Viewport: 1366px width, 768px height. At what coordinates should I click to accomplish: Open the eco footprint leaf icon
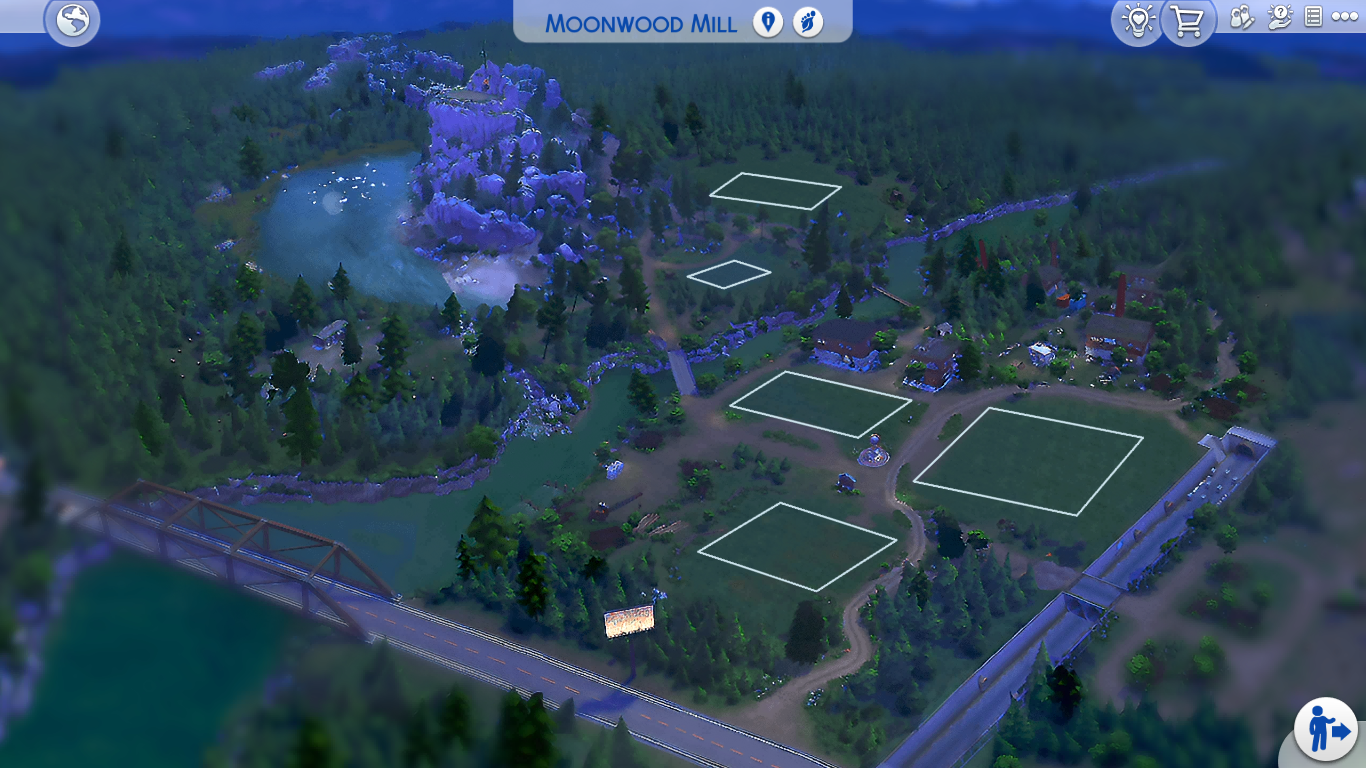pos(808,22)
